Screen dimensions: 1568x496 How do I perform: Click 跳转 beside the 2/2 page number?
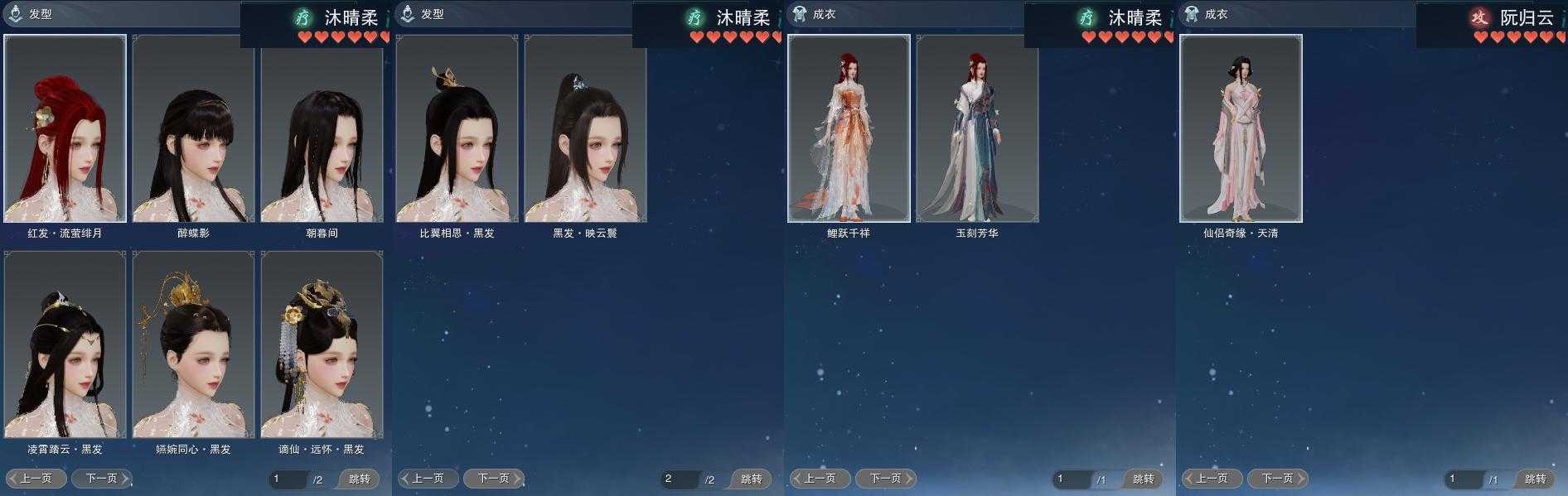pyautogui.click(x=751, y=479)
